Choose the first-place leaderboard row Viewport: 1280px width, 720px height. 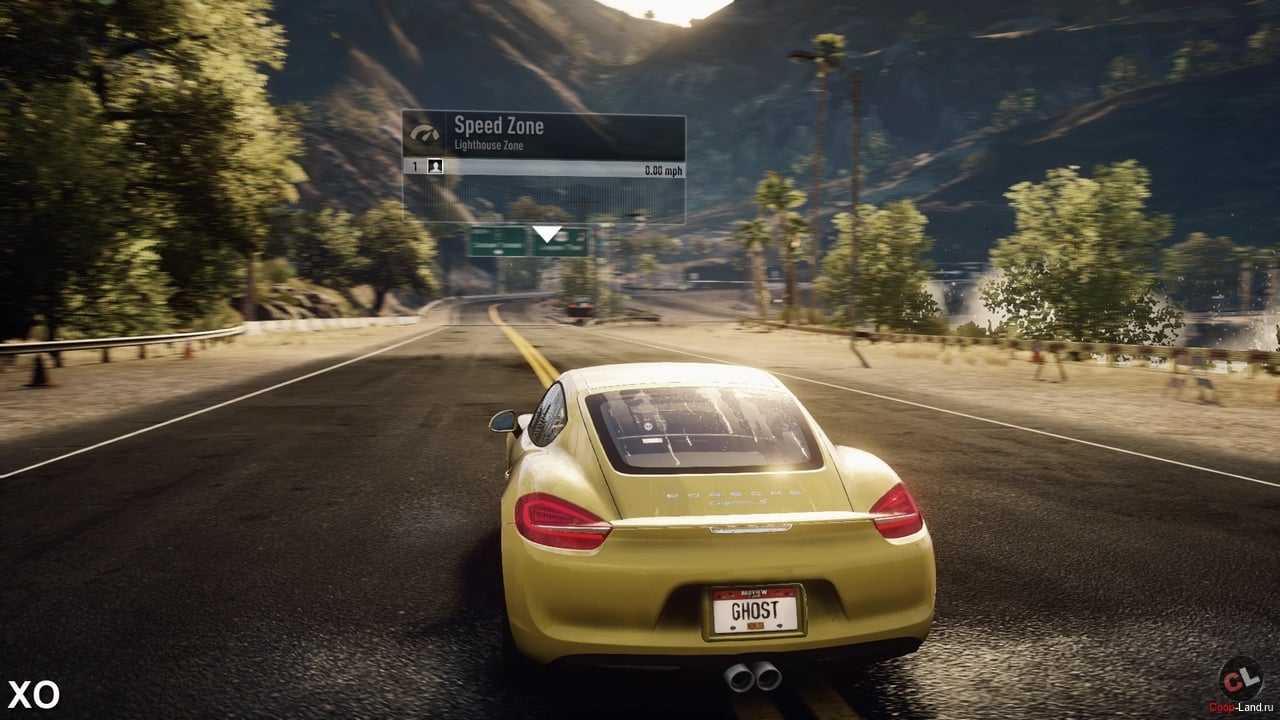coord(543,168)
